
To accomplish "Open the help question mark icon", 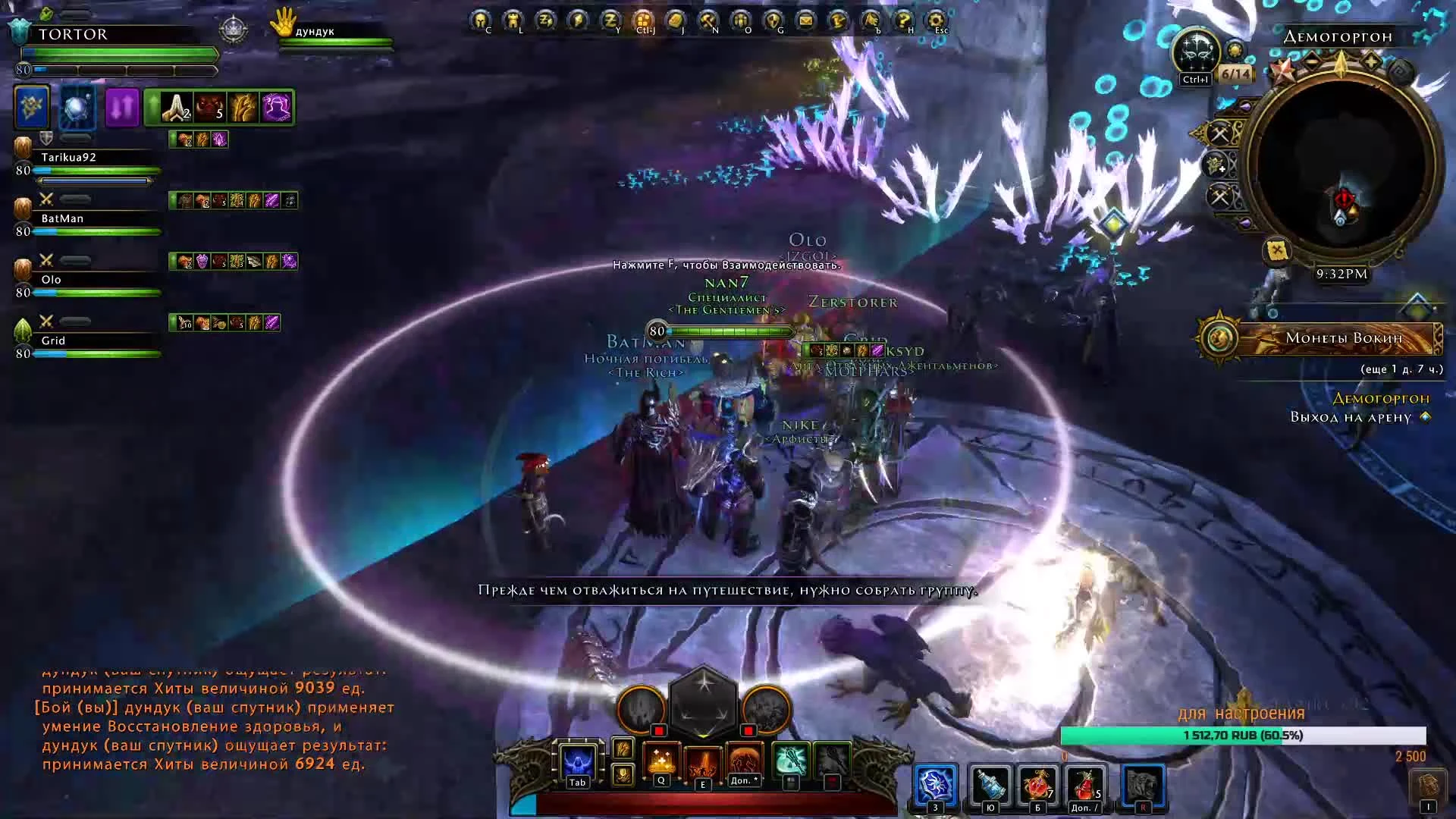I will tap(902, 20).
